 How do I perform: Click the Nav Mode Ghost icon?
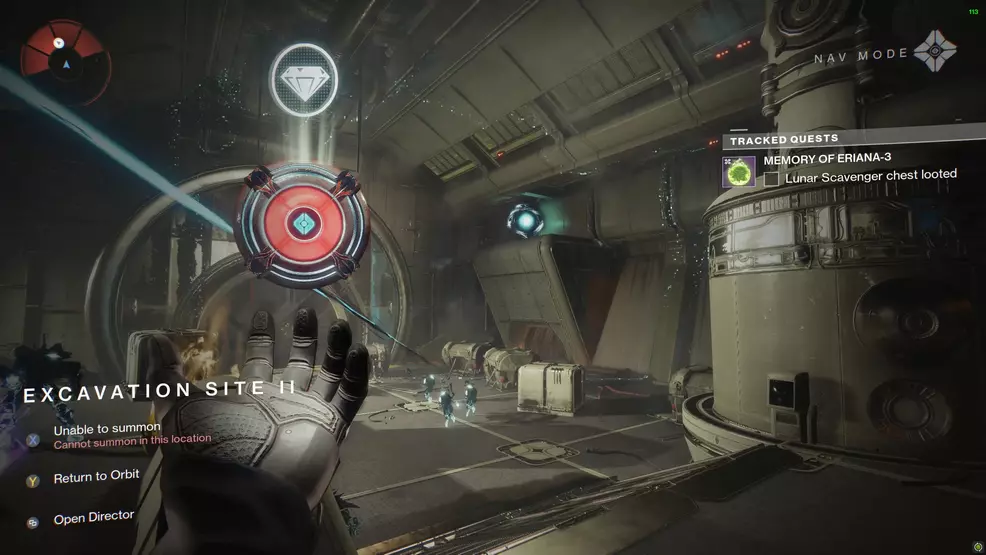click(936, 52)
